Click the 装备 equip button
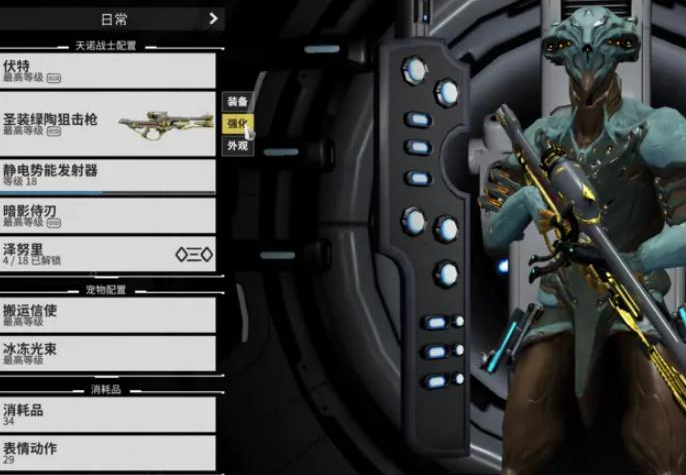The width and height of the screenshot is (686, 475). [x=237, y=102]
